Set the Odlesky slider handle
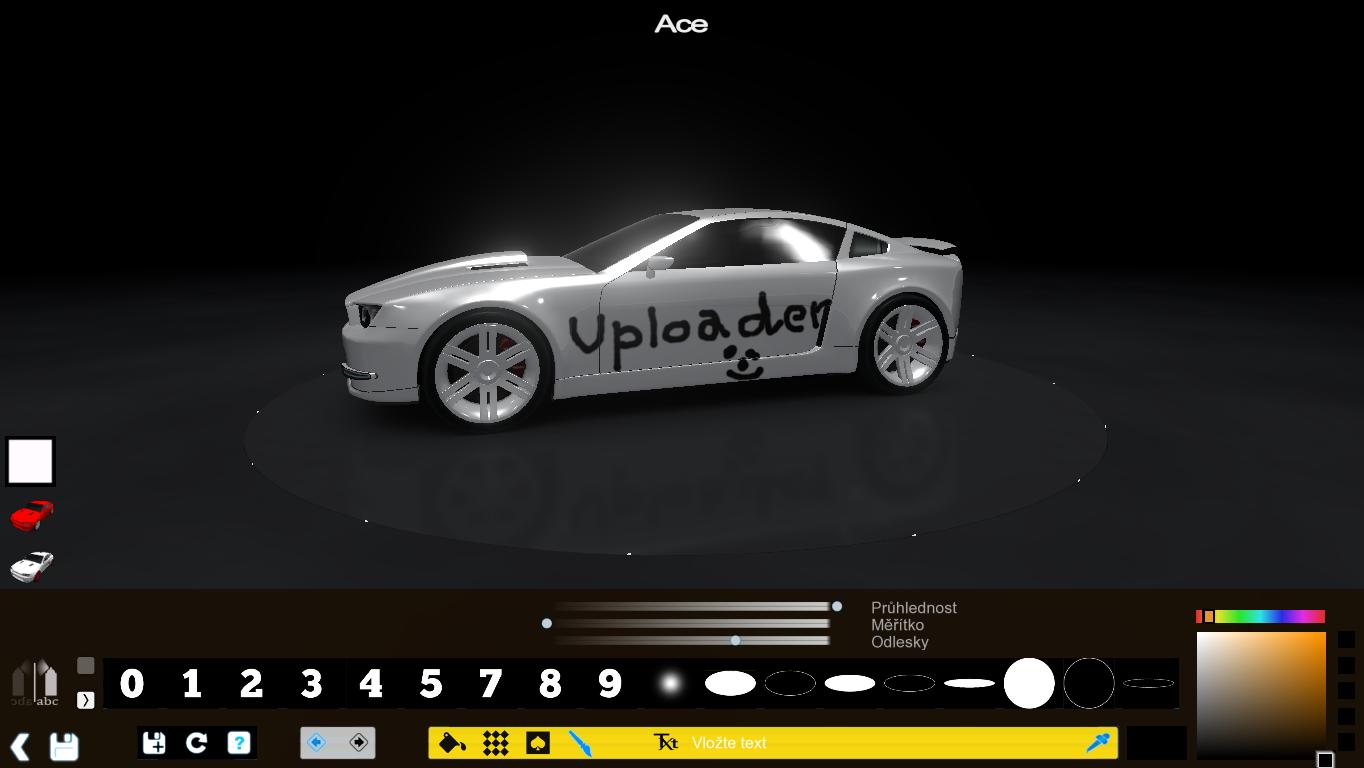Screen dimensions: 1364x768 coord(736,640)
